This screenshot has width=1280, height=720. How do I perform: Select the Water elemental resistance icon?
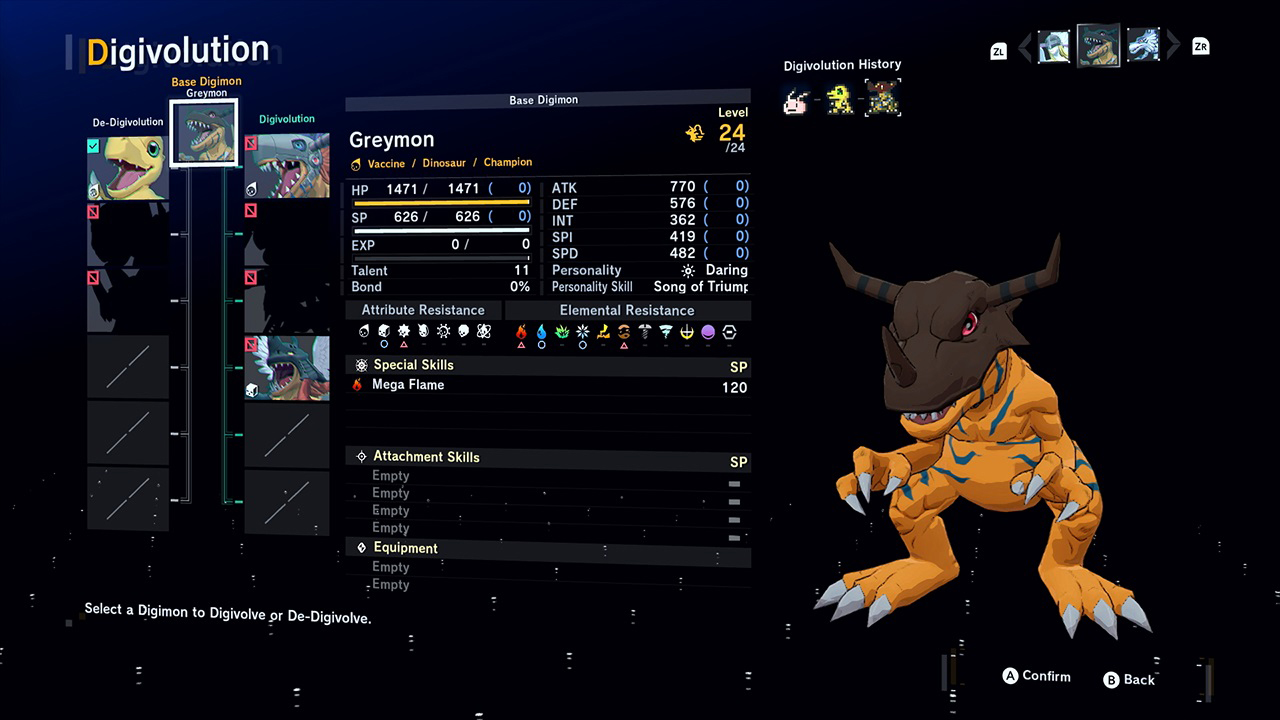coord(540,331)
